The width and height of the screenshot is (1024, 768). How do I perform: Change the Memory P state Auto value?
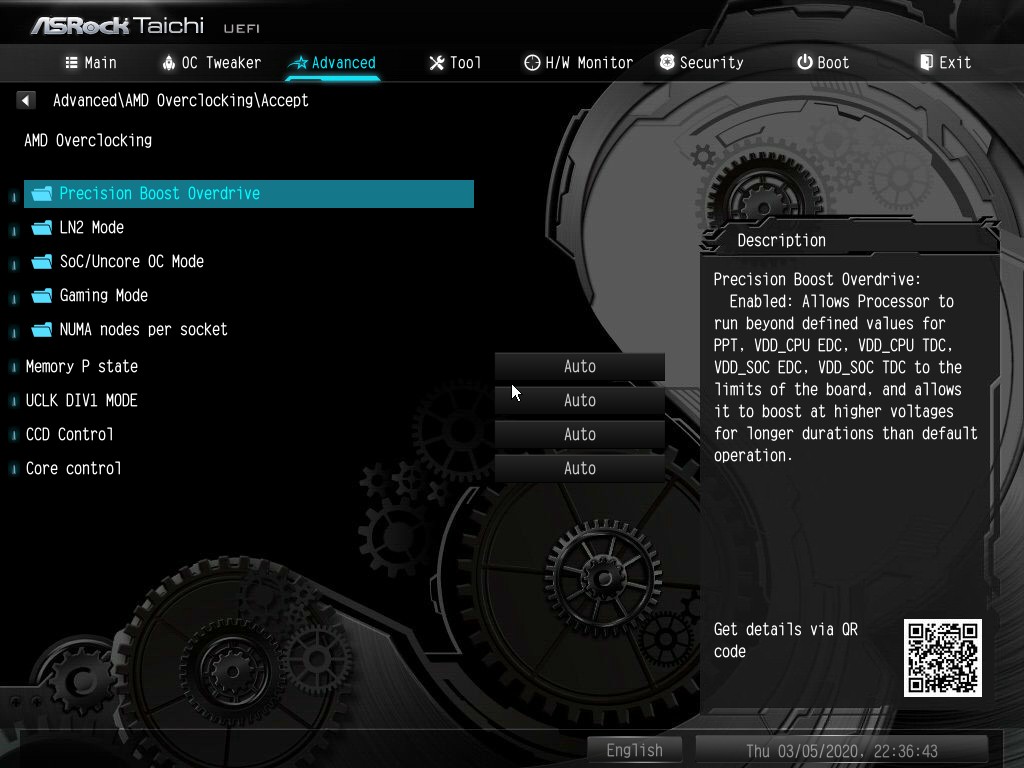[x=579, y=367]
